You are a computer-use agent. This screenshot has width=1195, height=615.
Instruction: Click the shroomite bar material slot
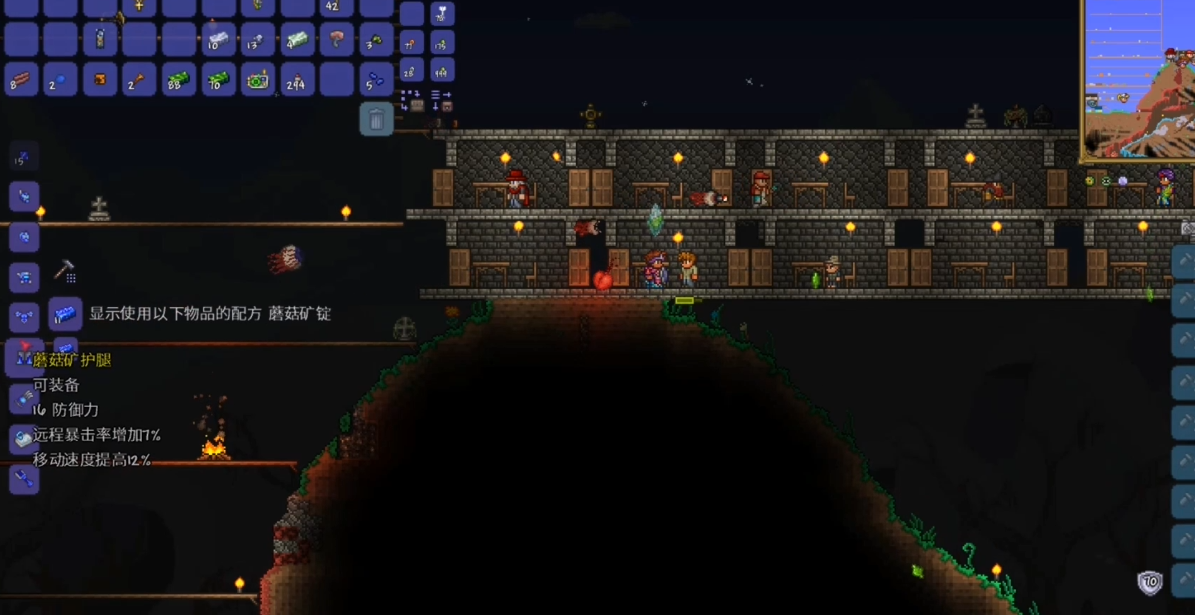pyautogui.click(x=65, y=313)
